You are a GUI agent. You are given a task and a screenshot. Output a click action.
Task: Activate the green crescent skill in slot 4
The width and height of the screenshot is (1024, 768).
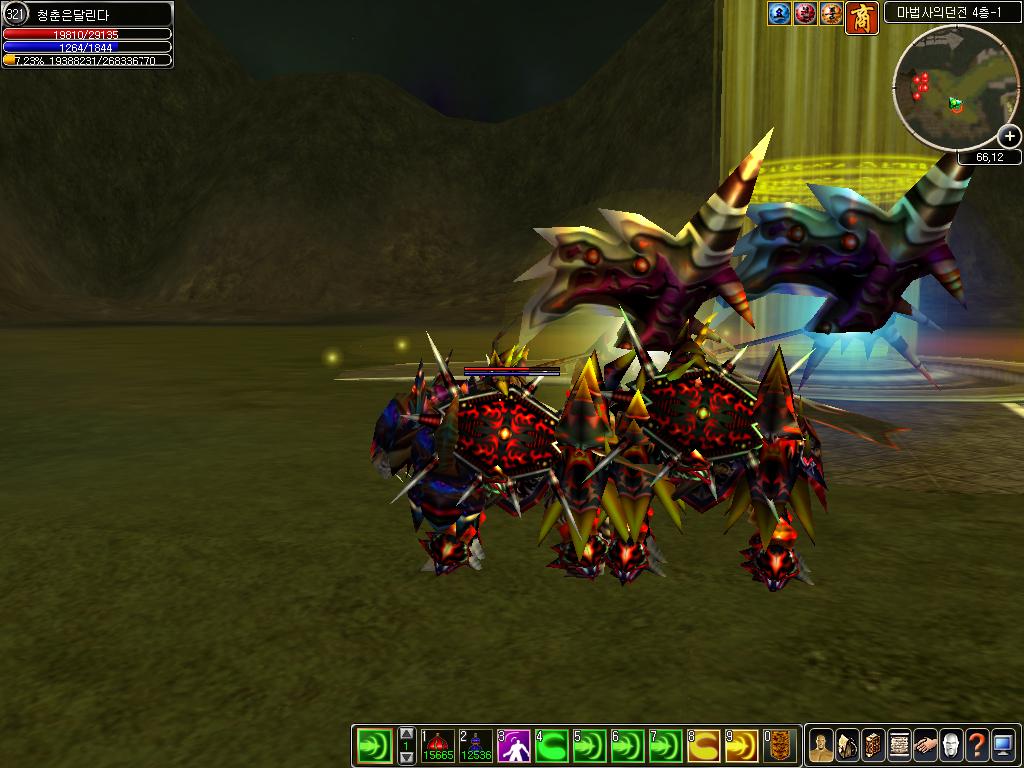552,745
